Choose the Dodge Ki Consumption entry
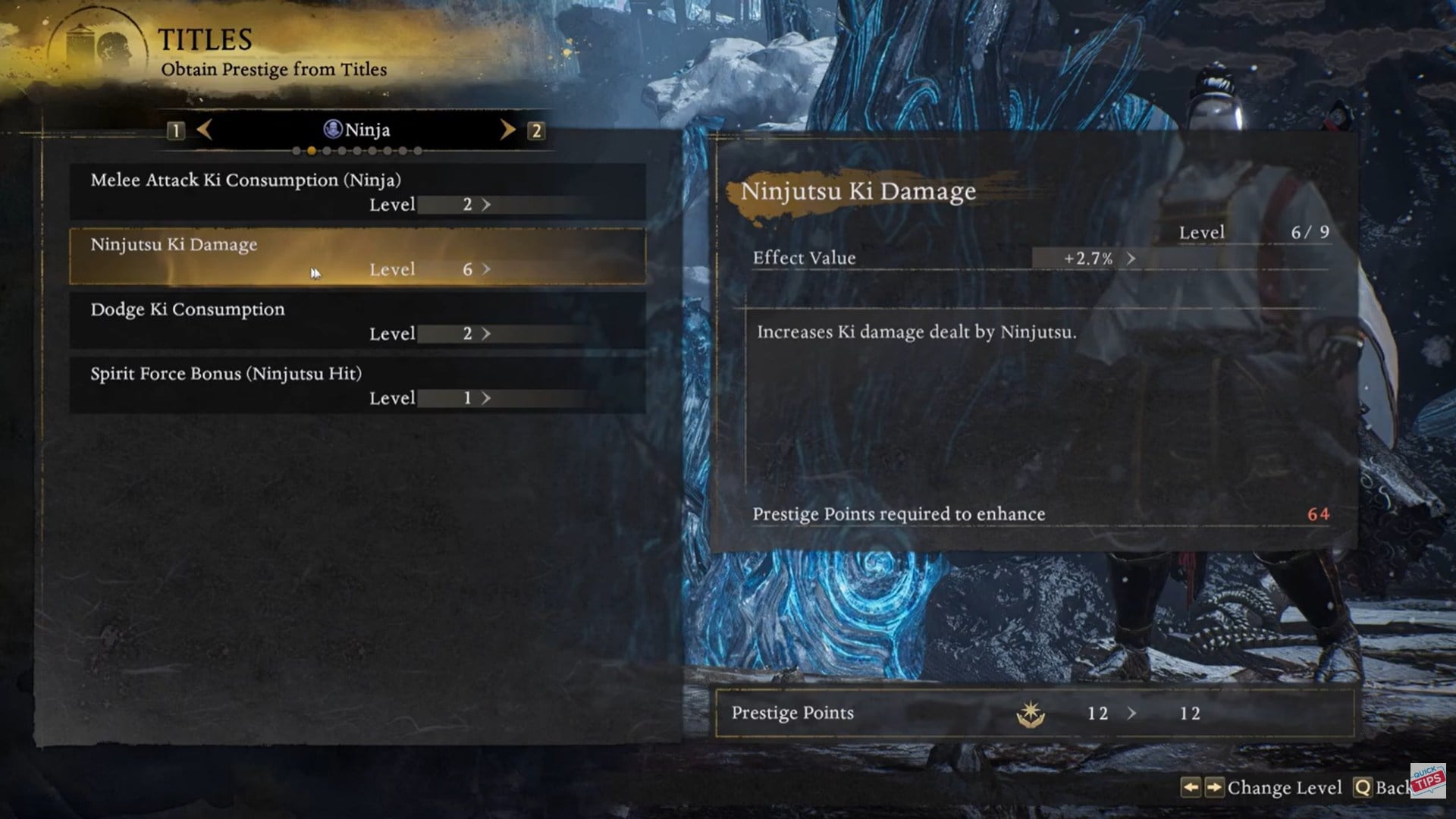 357,321
